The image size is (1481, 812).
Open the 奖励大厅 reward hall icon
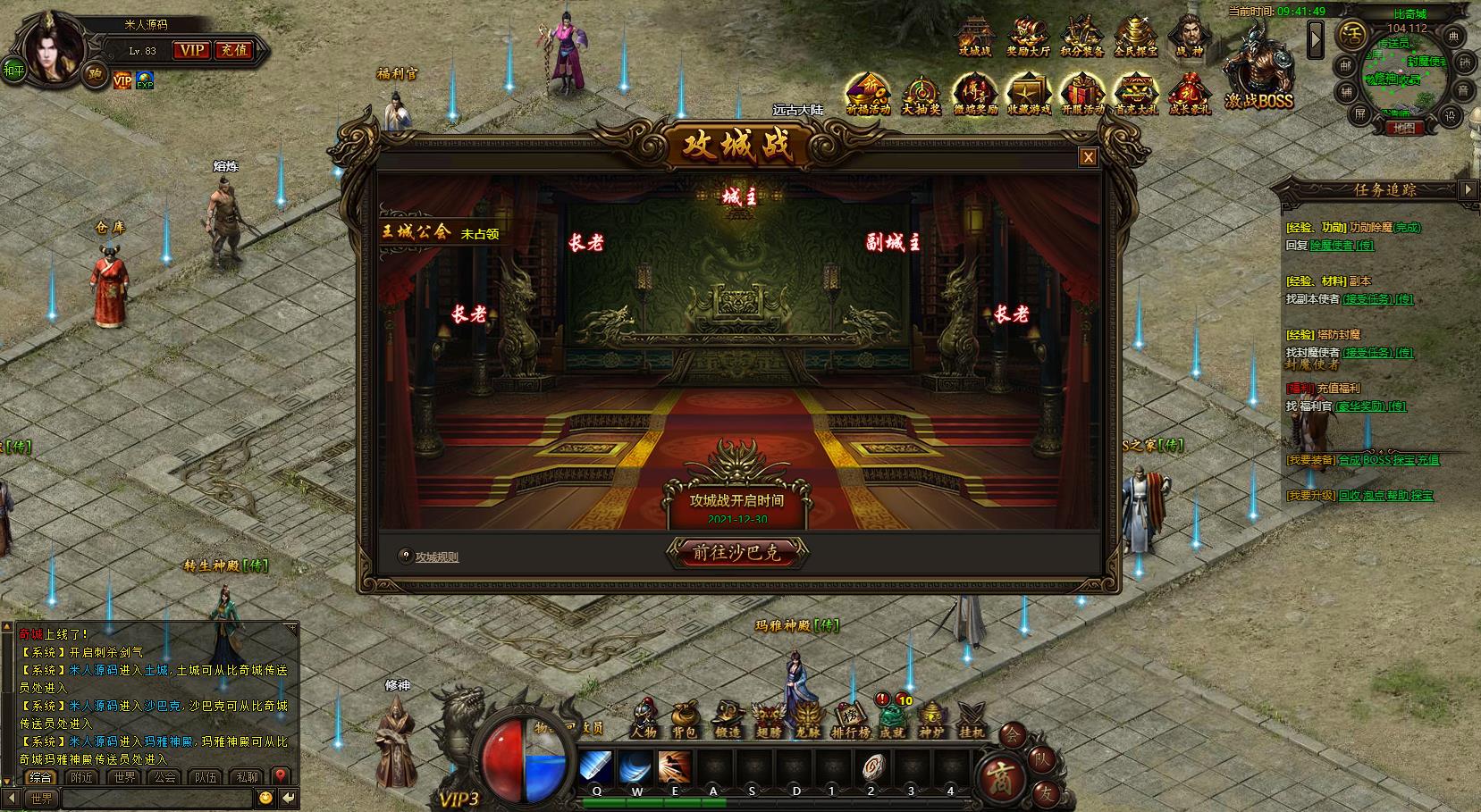point(1028,37)
